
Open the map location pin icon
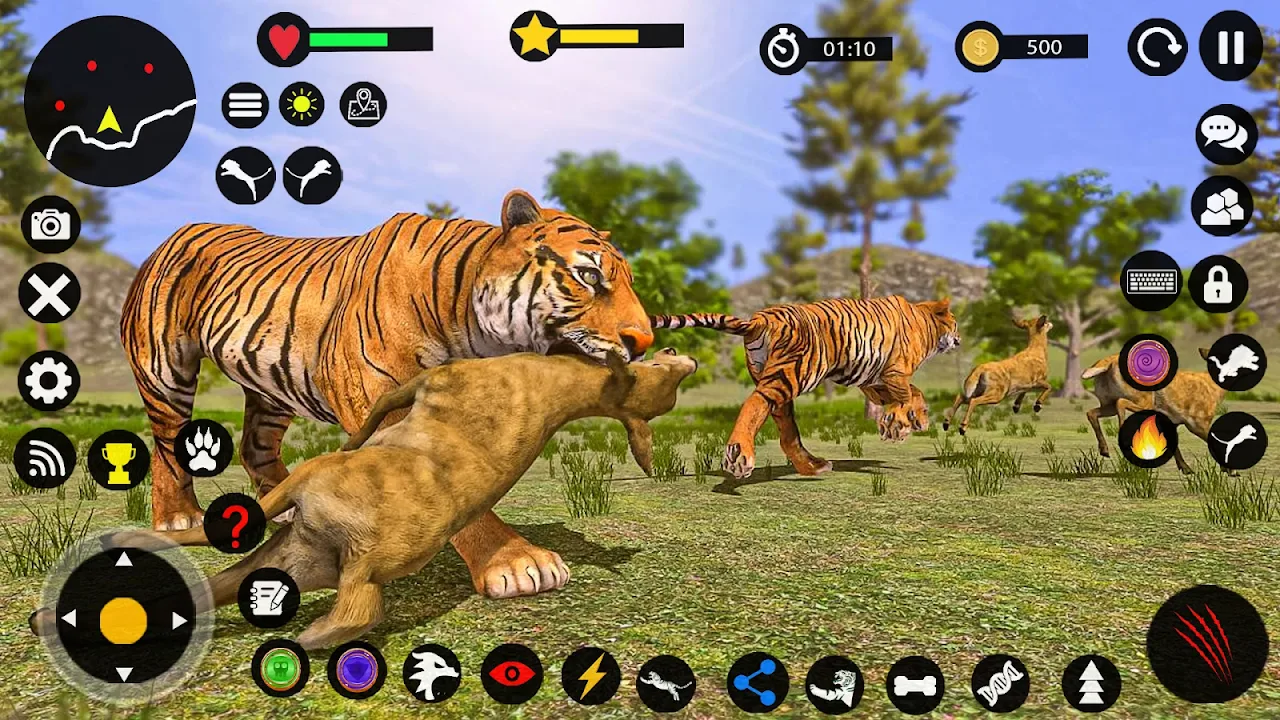[x=363, y=104]
